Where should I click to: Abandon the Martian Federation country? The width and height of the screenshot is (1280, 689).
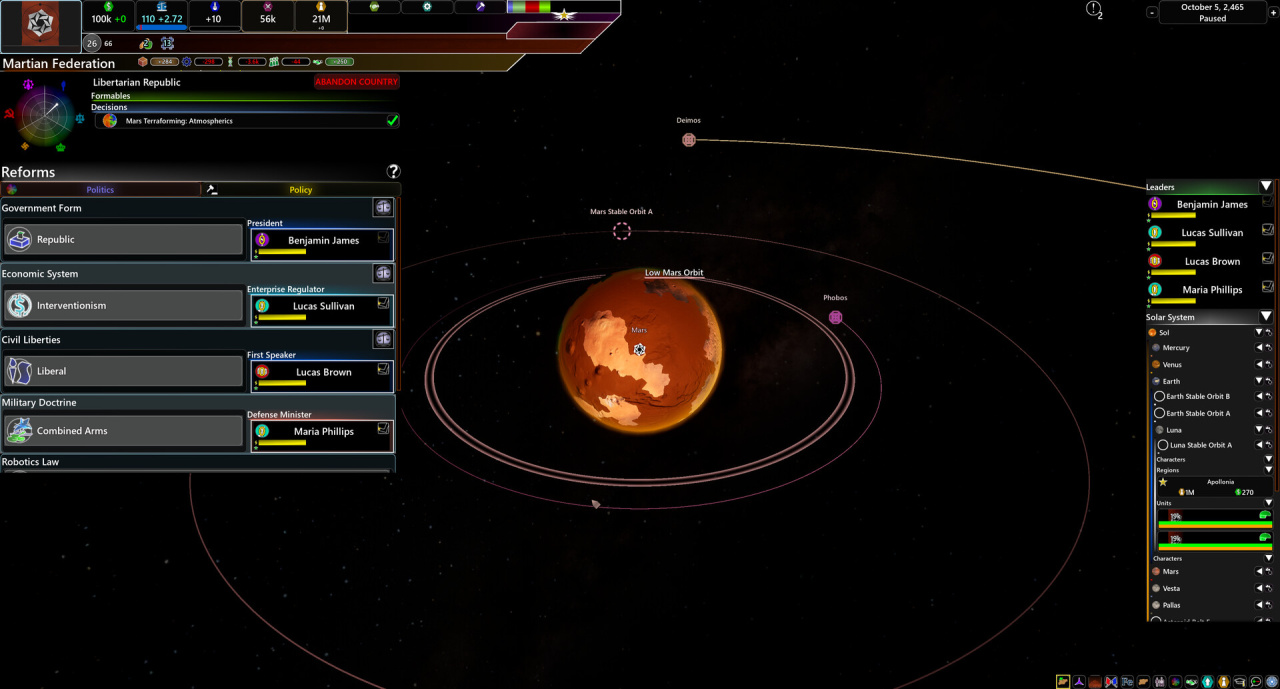(x=356, y=82)
